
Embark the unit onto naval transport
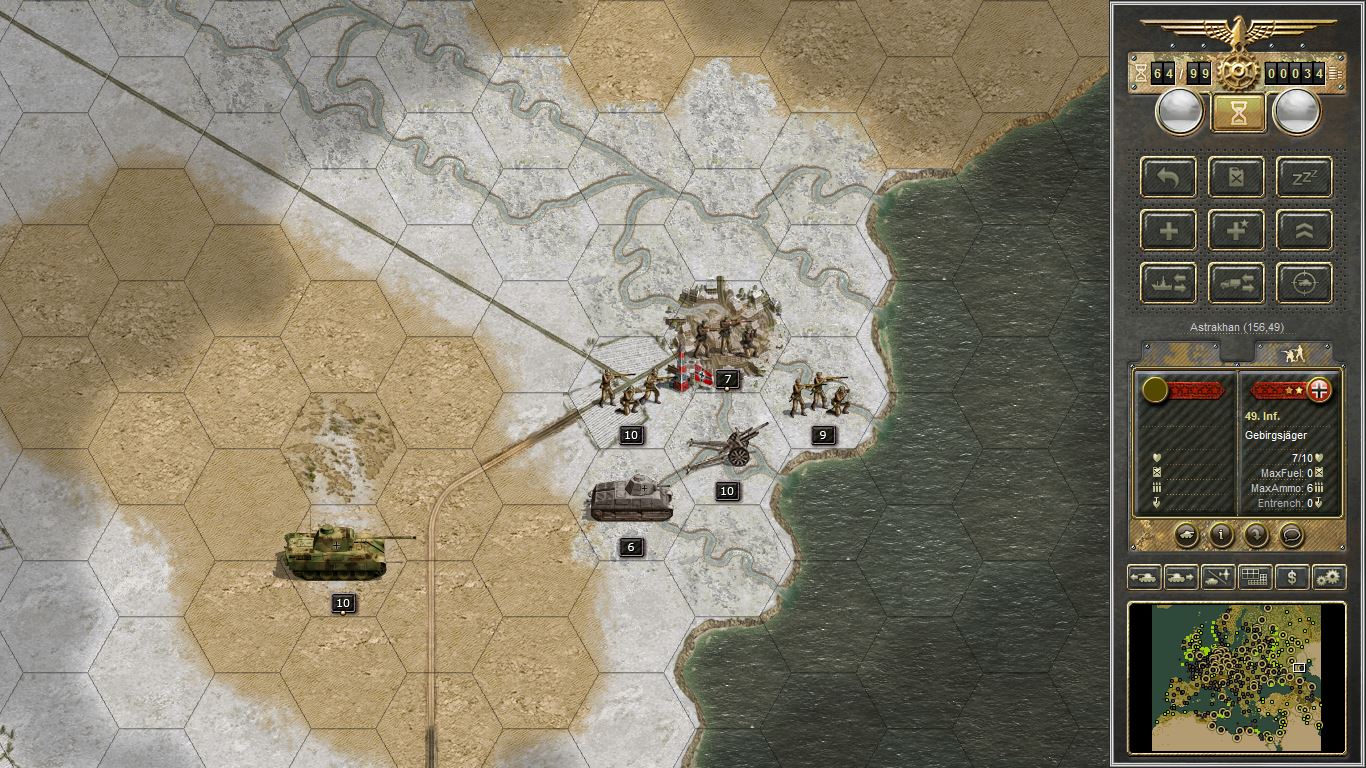coord(1167,283)
